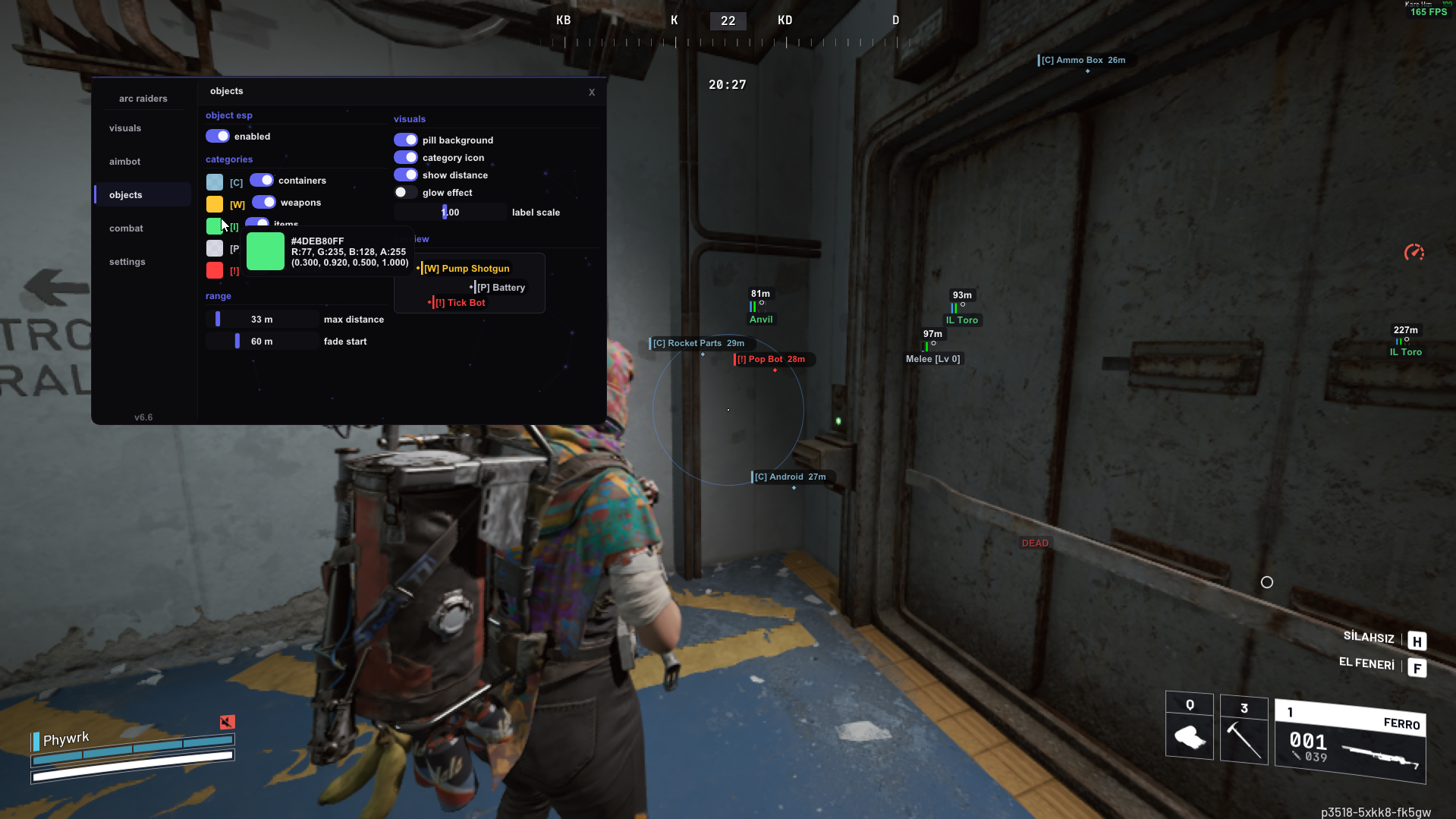Click the H key icon next to SİLAHSIZ
The height and width of the screenshot is (819, 1456).
[1417, 641]
